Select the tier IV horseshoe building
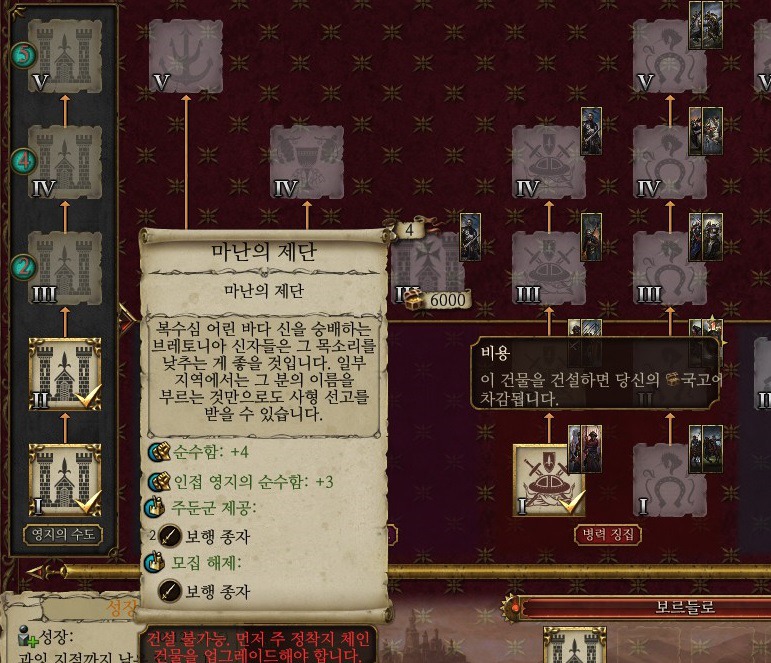 670,161
